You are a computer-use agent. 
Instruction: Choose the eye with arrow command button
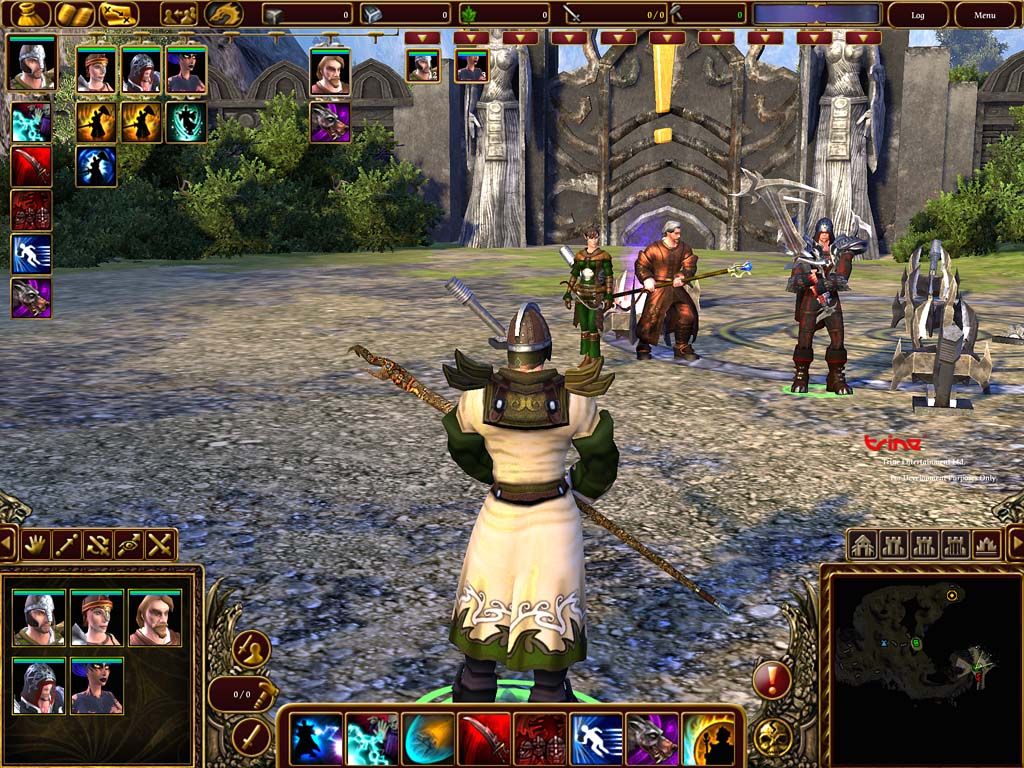pos(129,545)
